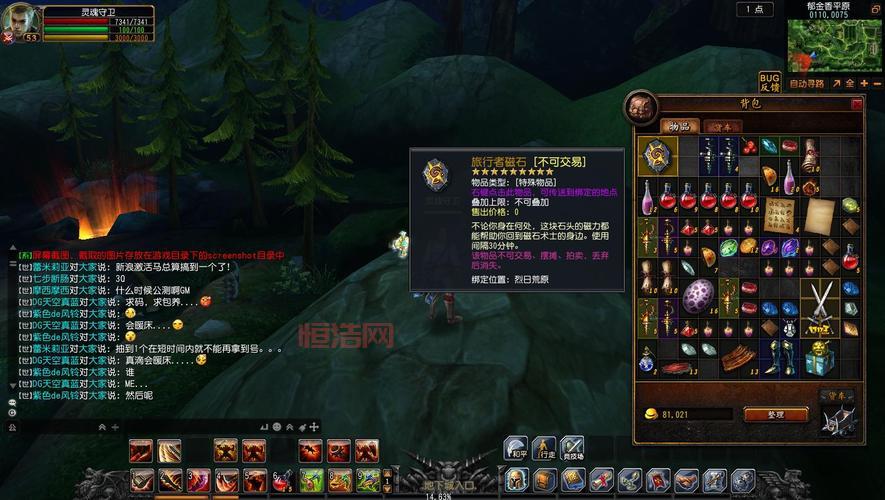Toggle the 和平 peace mode icon
885x500 pixels.
point(516,449)
